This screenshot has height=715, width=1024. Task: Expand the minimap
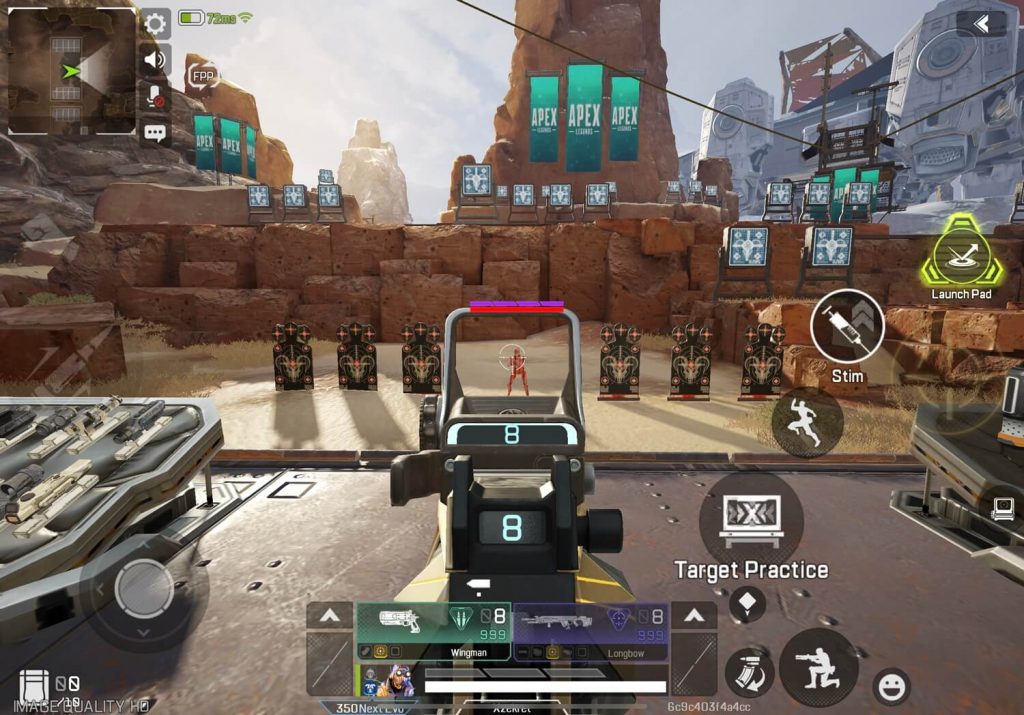point(71,70)
